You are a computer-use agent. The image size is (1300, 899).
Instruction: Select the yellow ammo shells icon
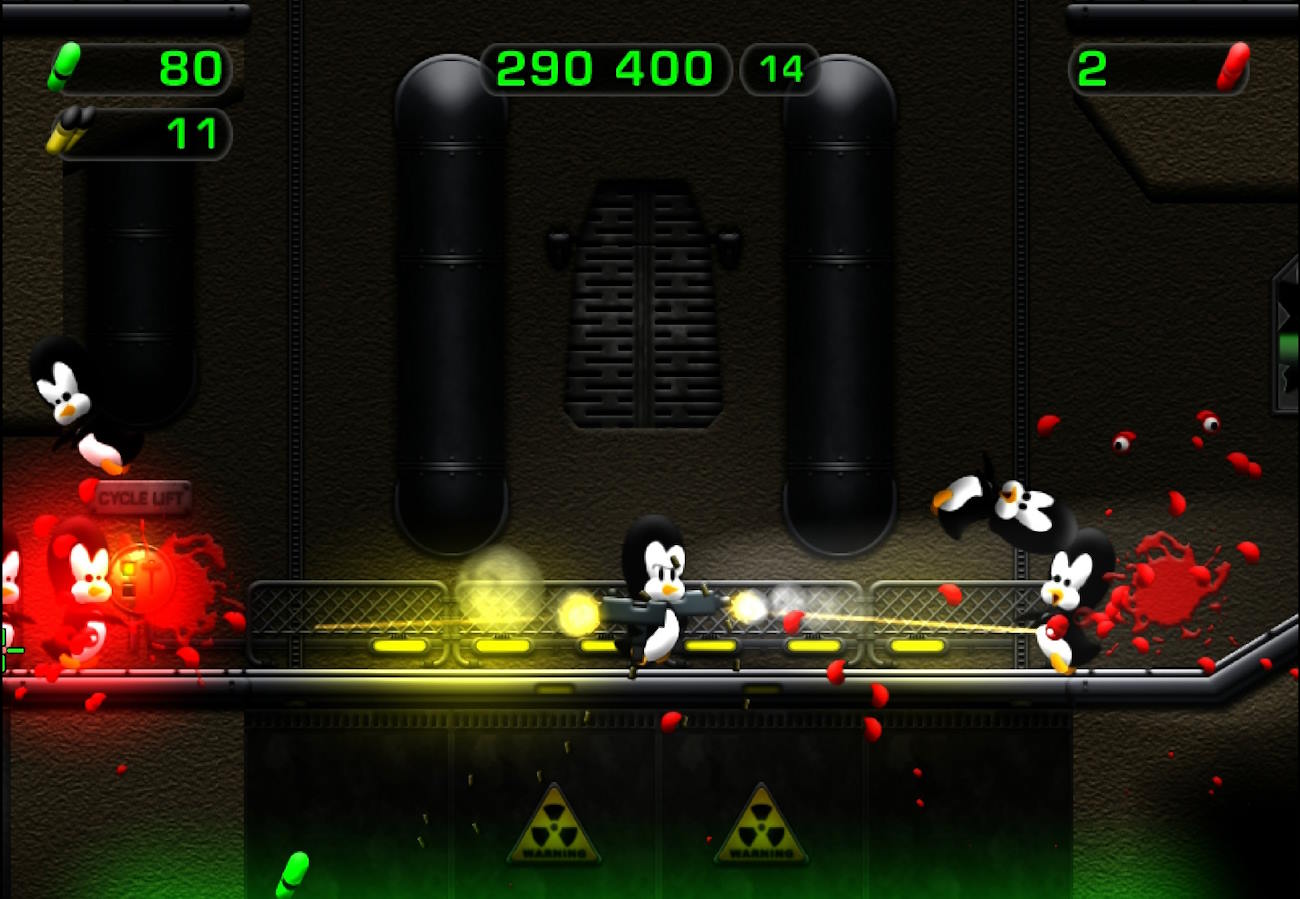point(70,131)
